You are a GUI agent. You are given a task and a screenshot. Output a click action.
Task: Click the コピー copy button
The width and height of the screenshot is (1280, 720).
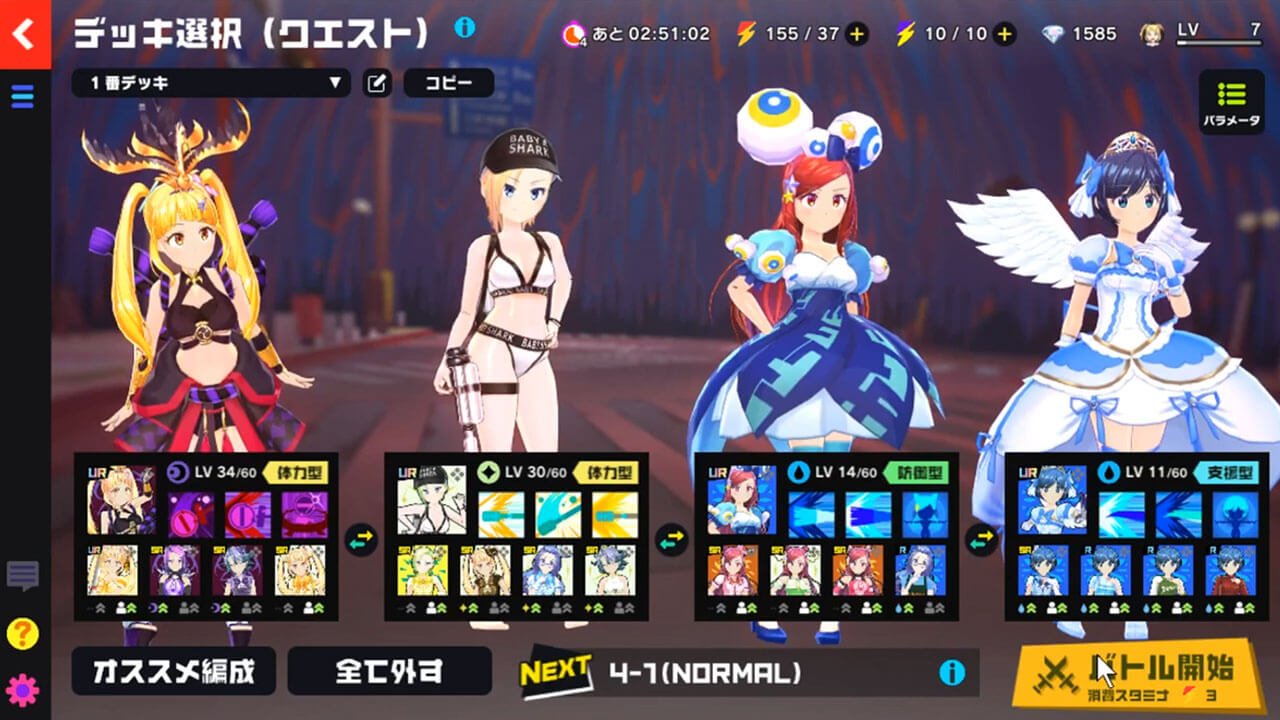coord(448,83)
